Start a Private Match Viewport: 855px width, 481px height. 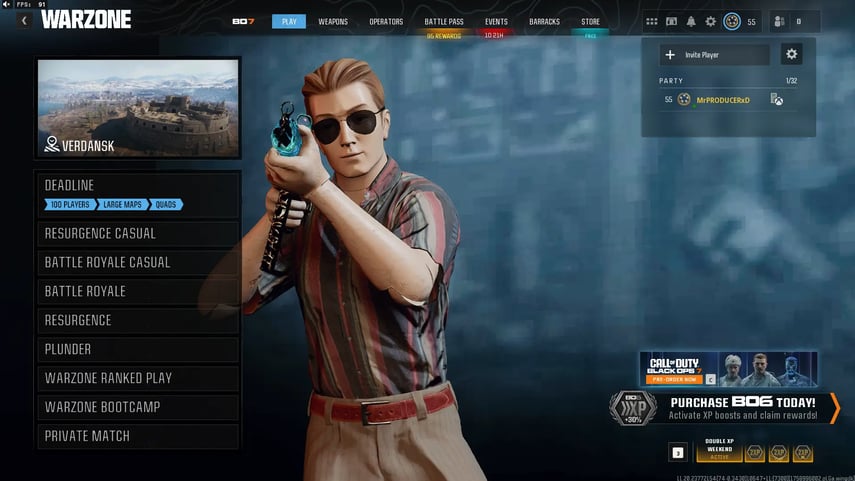tap(139, 436)
